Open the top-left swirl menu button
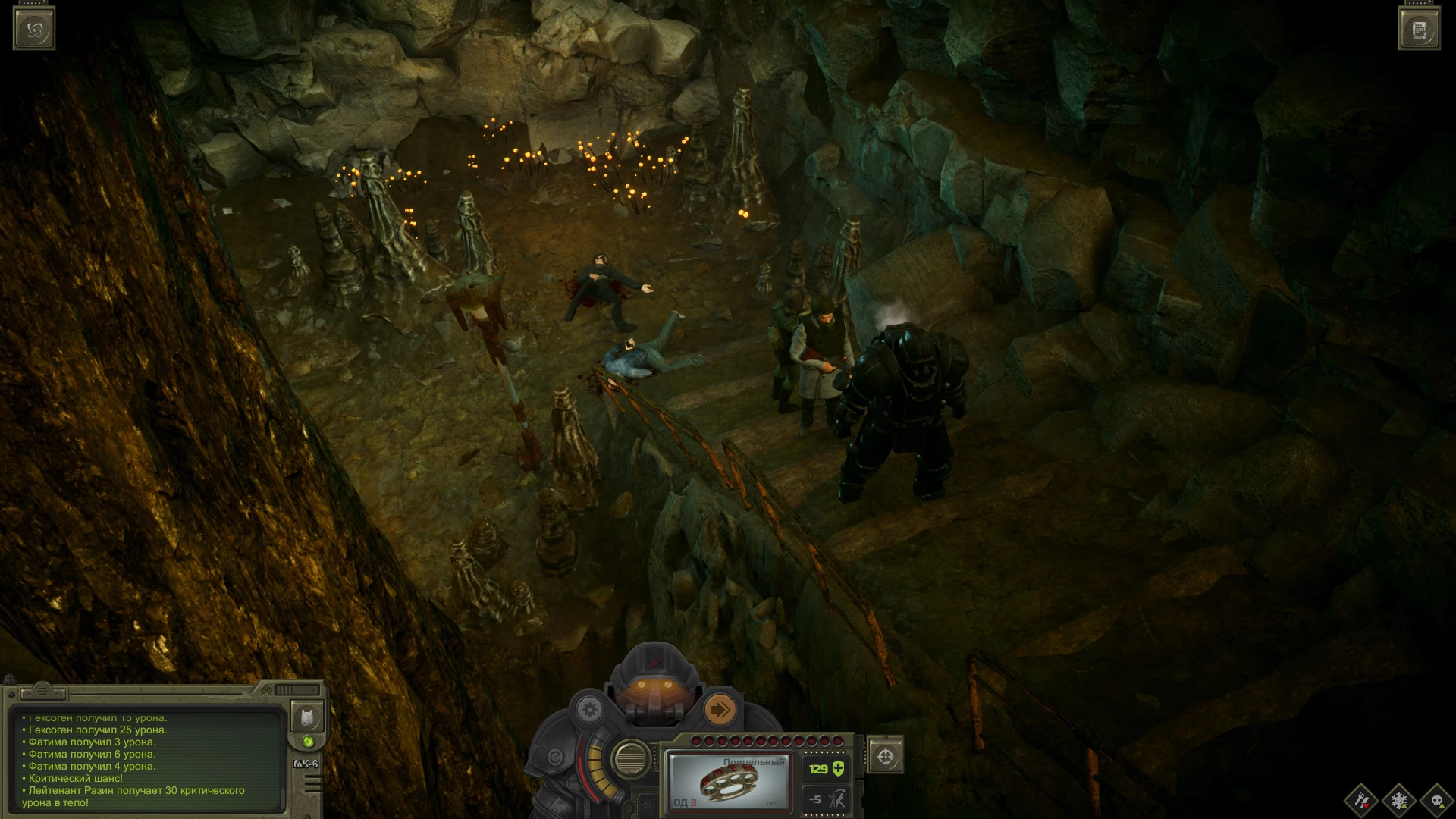 tap(34, 29)
